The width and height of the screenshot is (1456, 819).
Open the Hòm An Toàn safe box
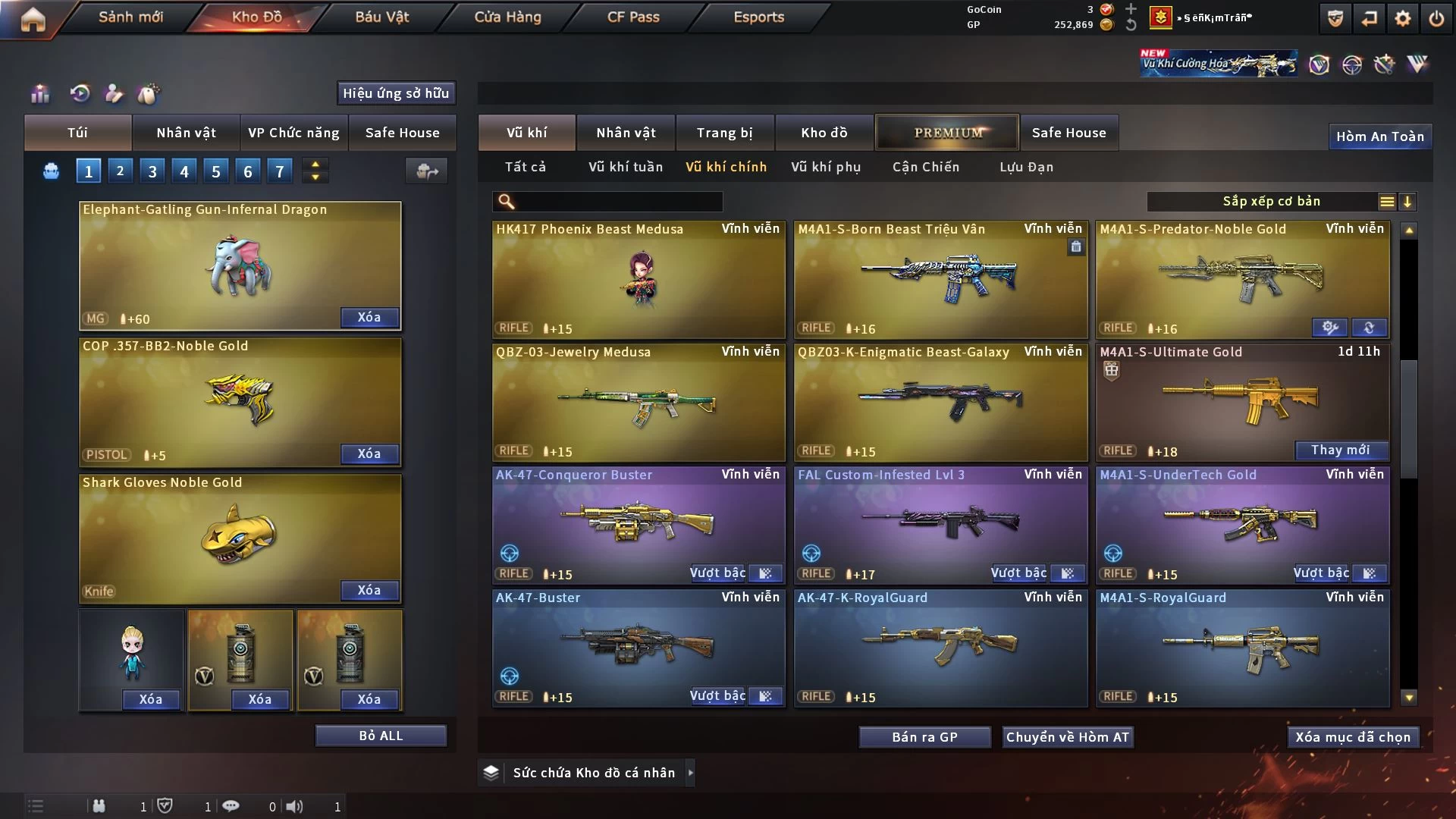pos(1379,136)
